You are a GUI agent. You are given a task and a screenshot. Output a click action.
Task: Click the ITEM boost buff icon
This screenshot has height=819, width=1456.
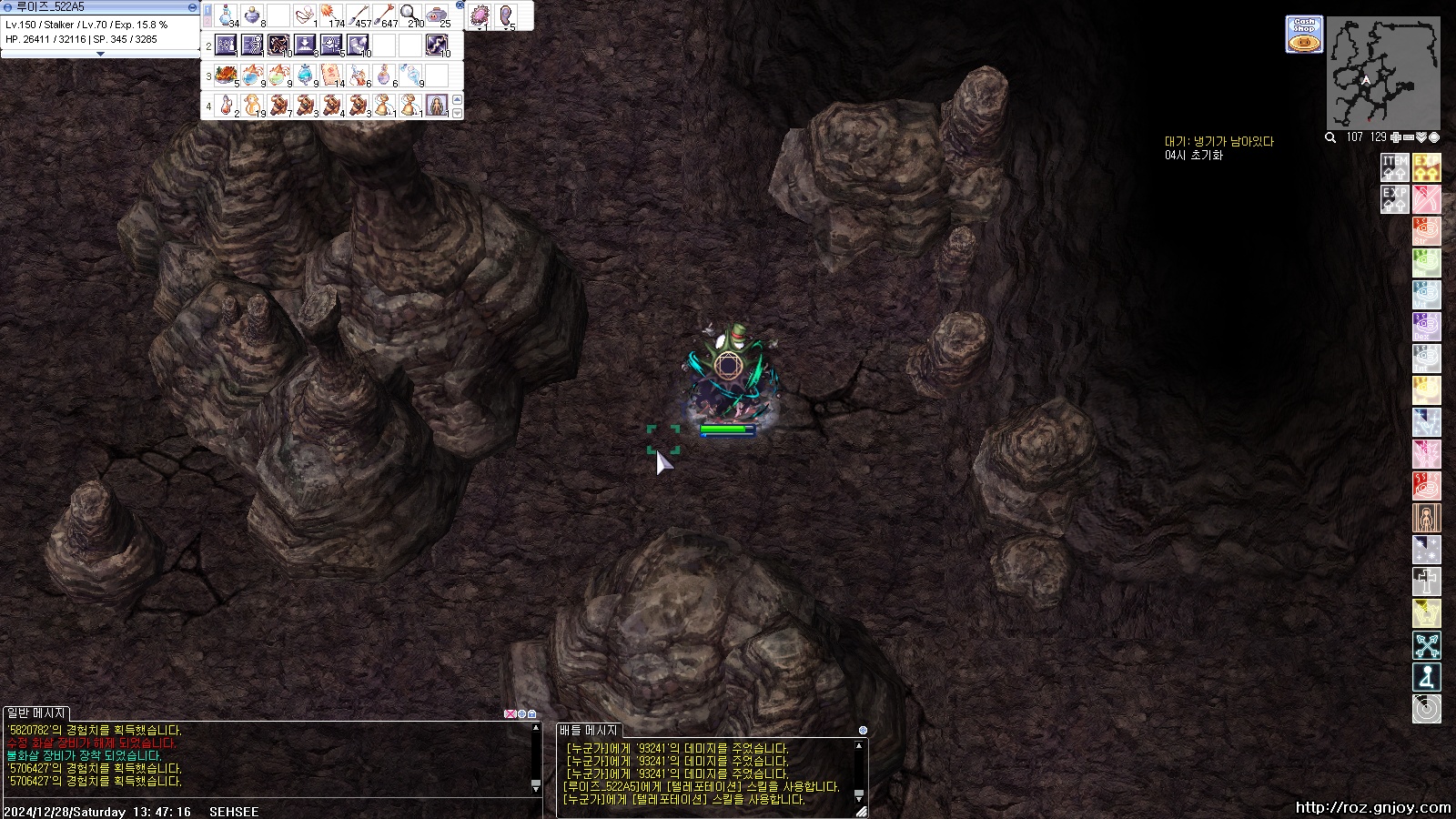coord(1394,167)
